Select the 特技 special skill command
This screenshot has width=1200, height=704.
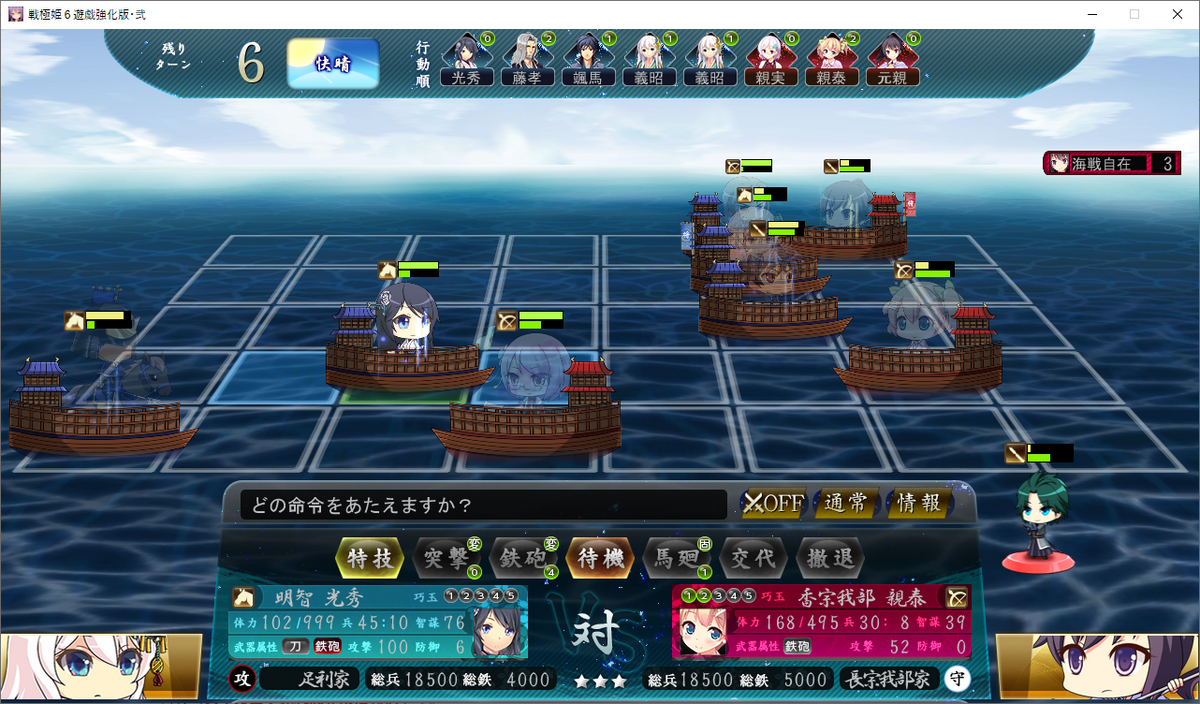point(370,558)
